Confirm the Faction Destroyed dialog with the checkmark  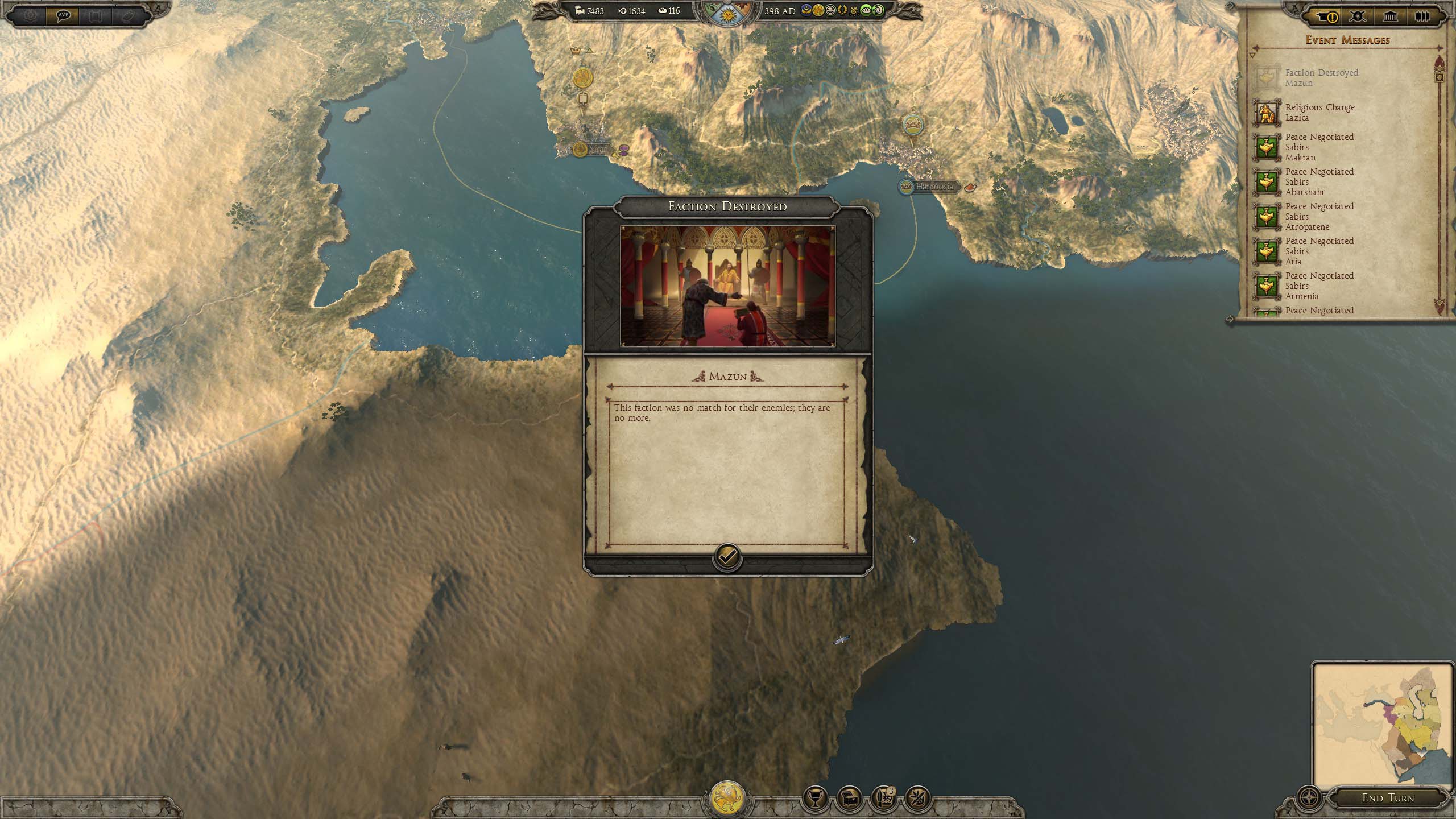pyautogui.click(x=727, y=557)
